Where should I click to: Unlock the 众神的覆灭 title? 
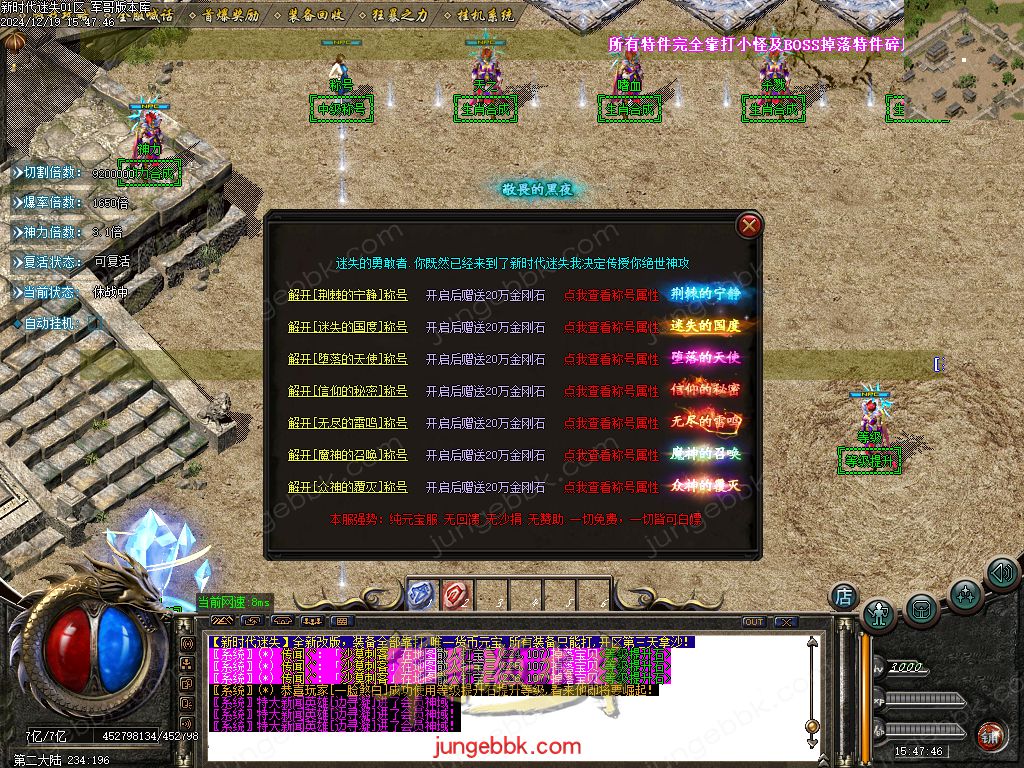[347, 487]
